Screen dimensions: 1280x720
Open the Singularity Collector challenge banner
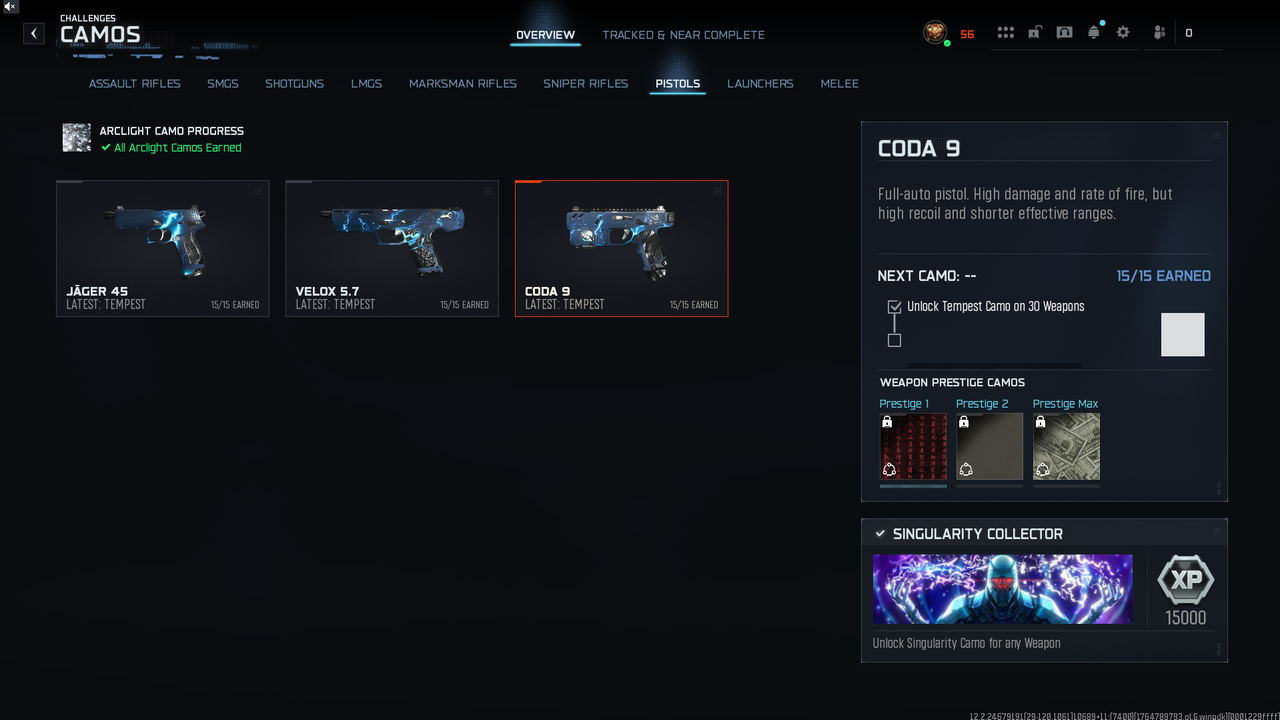tap(1002, 589)
